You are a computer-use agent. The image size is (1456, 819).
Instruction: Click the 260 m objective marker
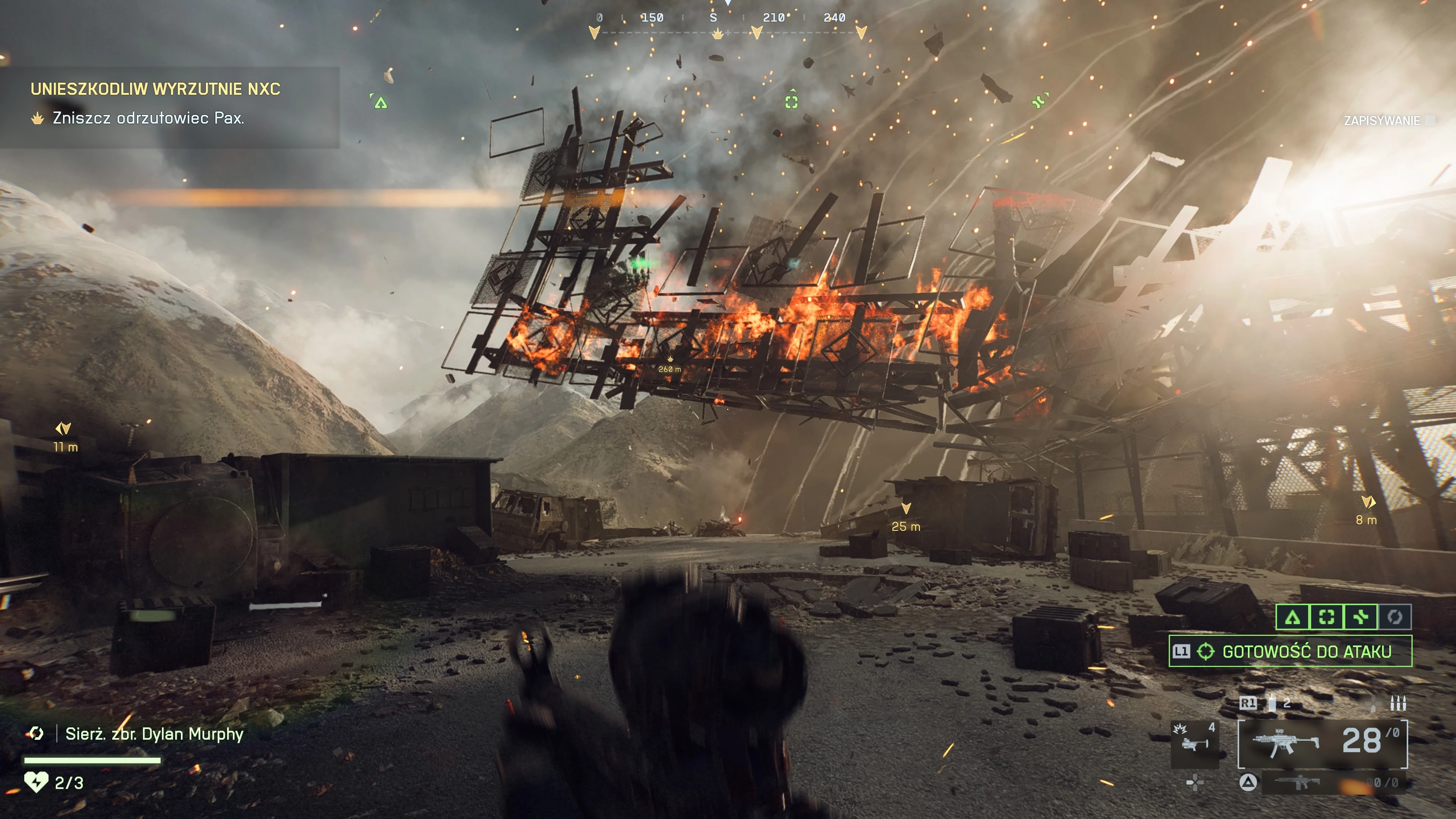(x=670, y=364)
